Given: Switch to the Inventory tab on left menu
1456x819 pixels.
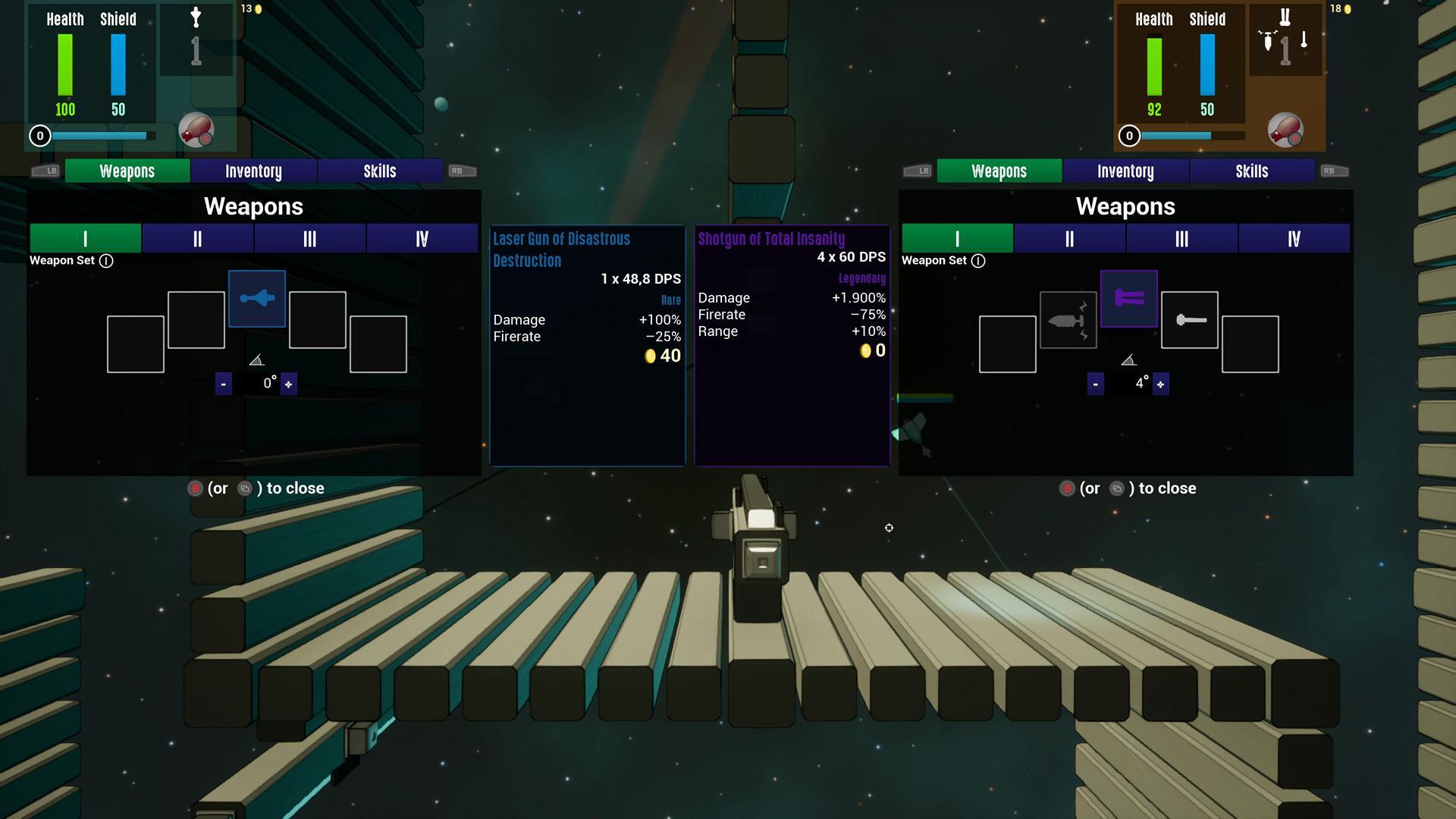Looking at the screenshot, I should click(253, 171).
